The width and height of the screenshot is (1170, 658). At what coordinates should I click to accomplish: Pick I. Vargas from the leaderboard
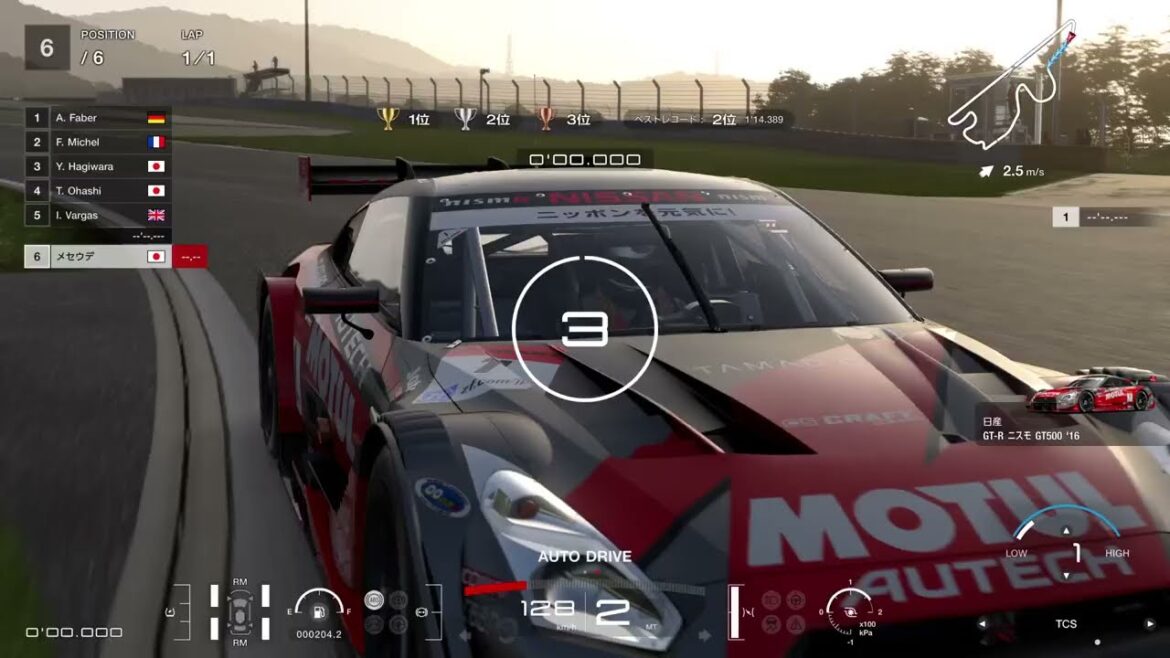point(97,215)
